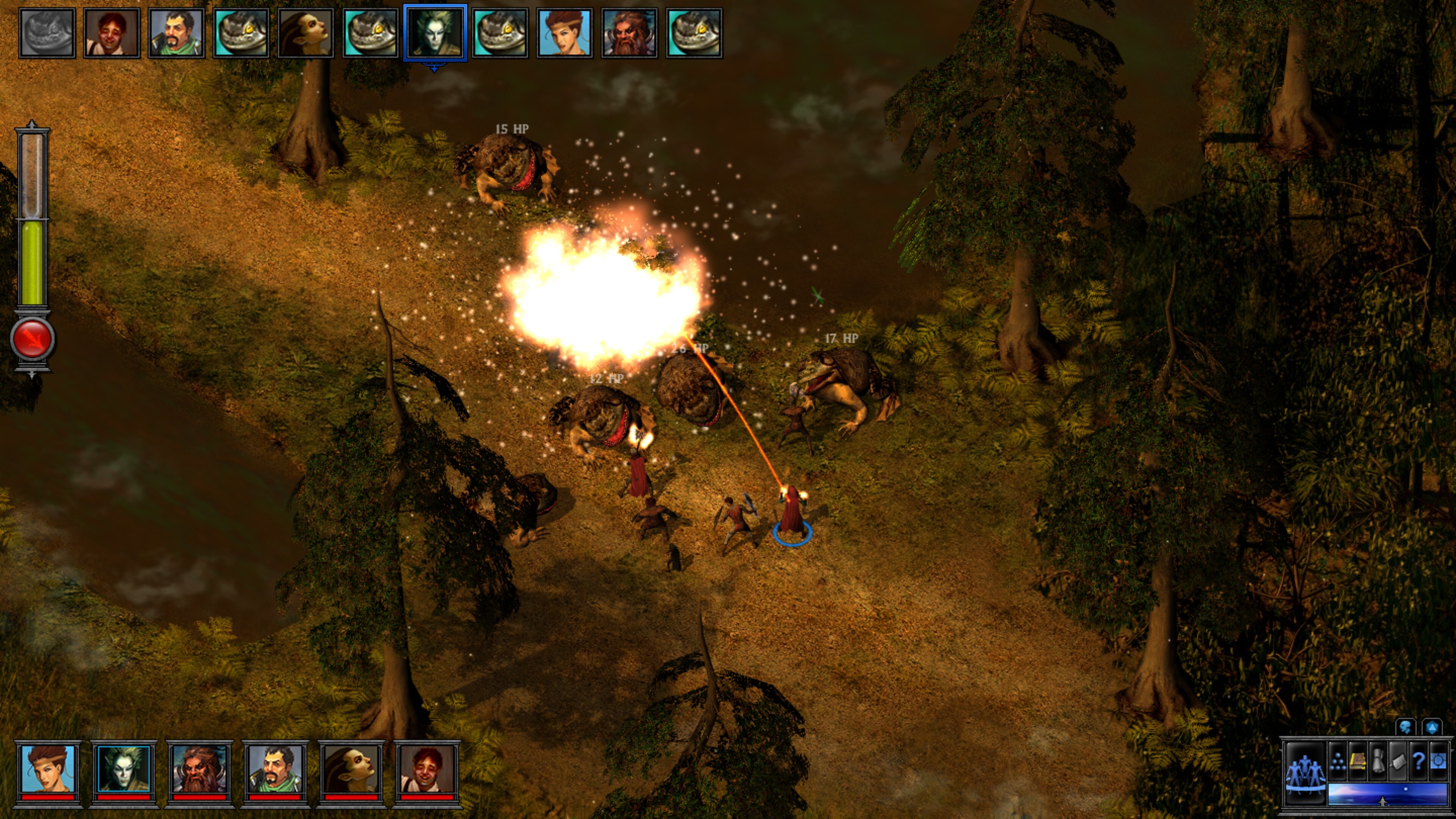Open the yellow spellbook icon

1358,763
